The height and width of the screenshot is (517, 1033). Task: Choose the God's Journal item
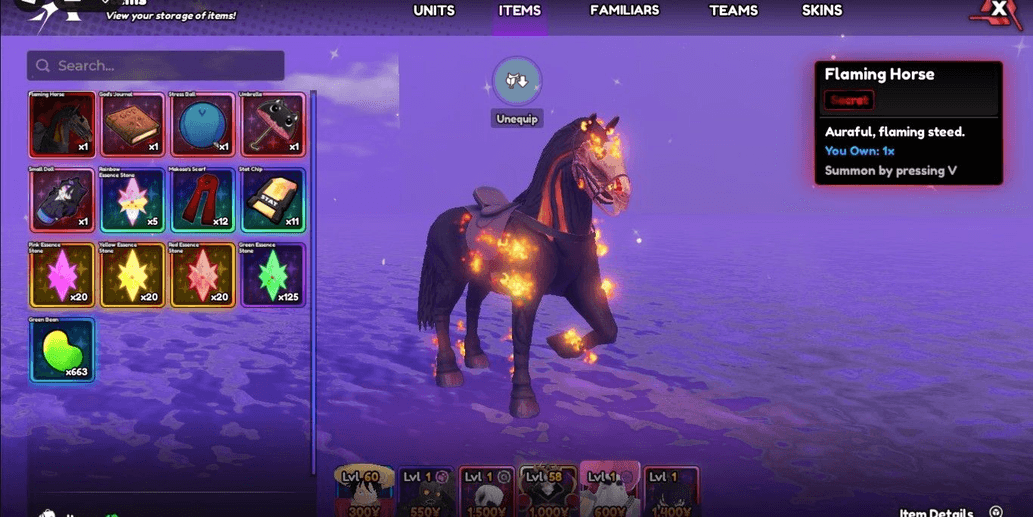[133, 125]
